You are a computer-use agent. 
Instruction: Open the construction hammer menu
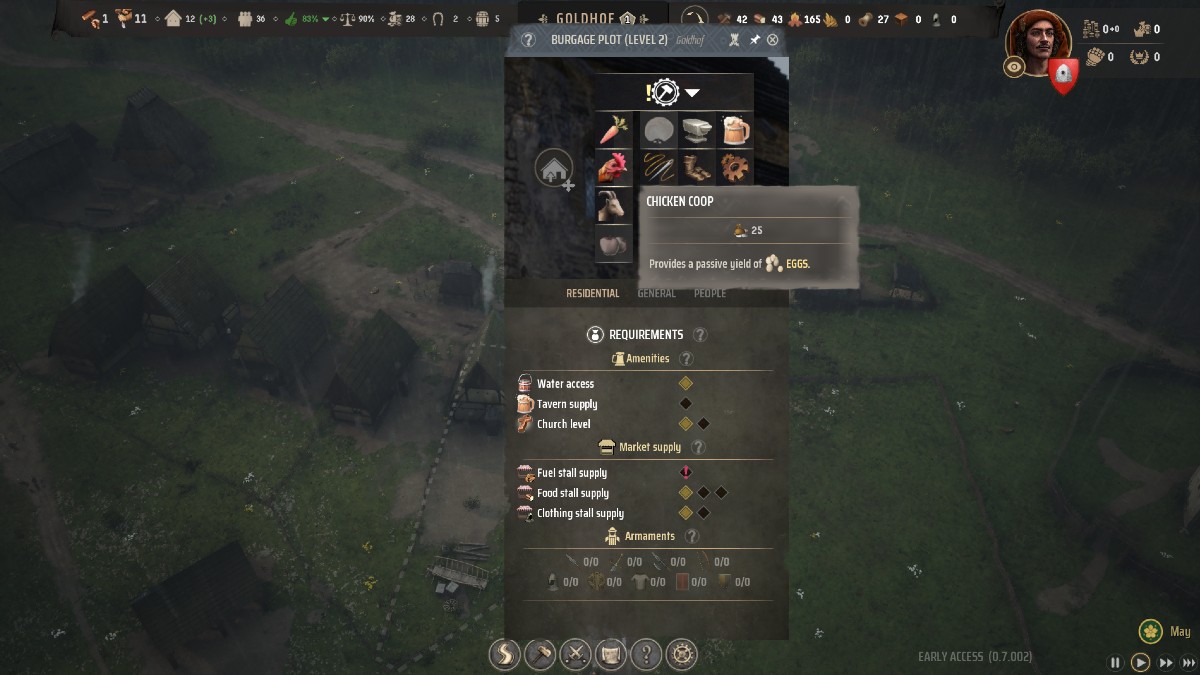click(540, 654)
